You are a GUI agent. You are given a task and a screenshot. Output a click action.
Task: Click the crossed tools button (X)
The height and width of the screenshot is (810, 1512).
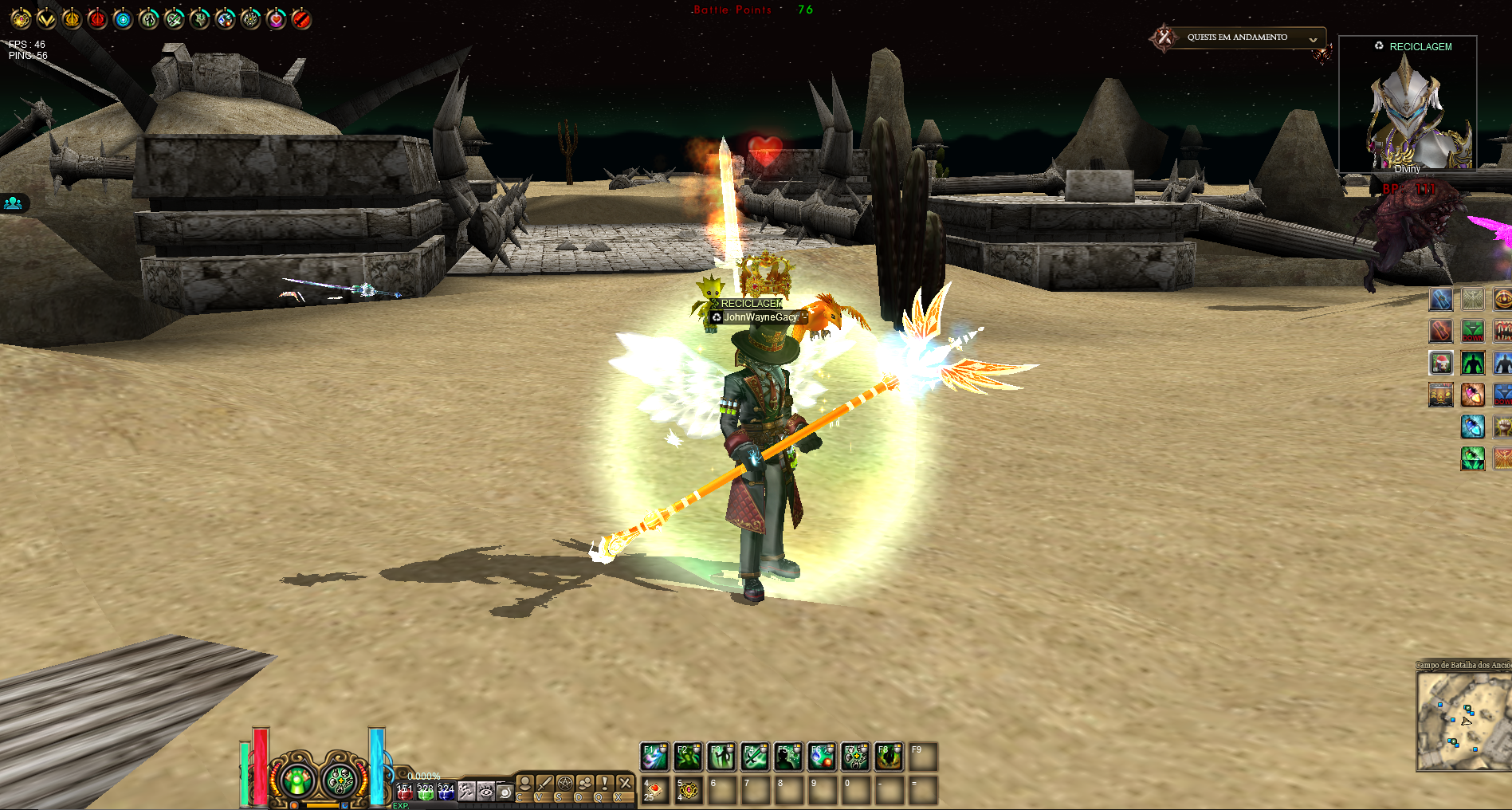(x=625, y=784)
